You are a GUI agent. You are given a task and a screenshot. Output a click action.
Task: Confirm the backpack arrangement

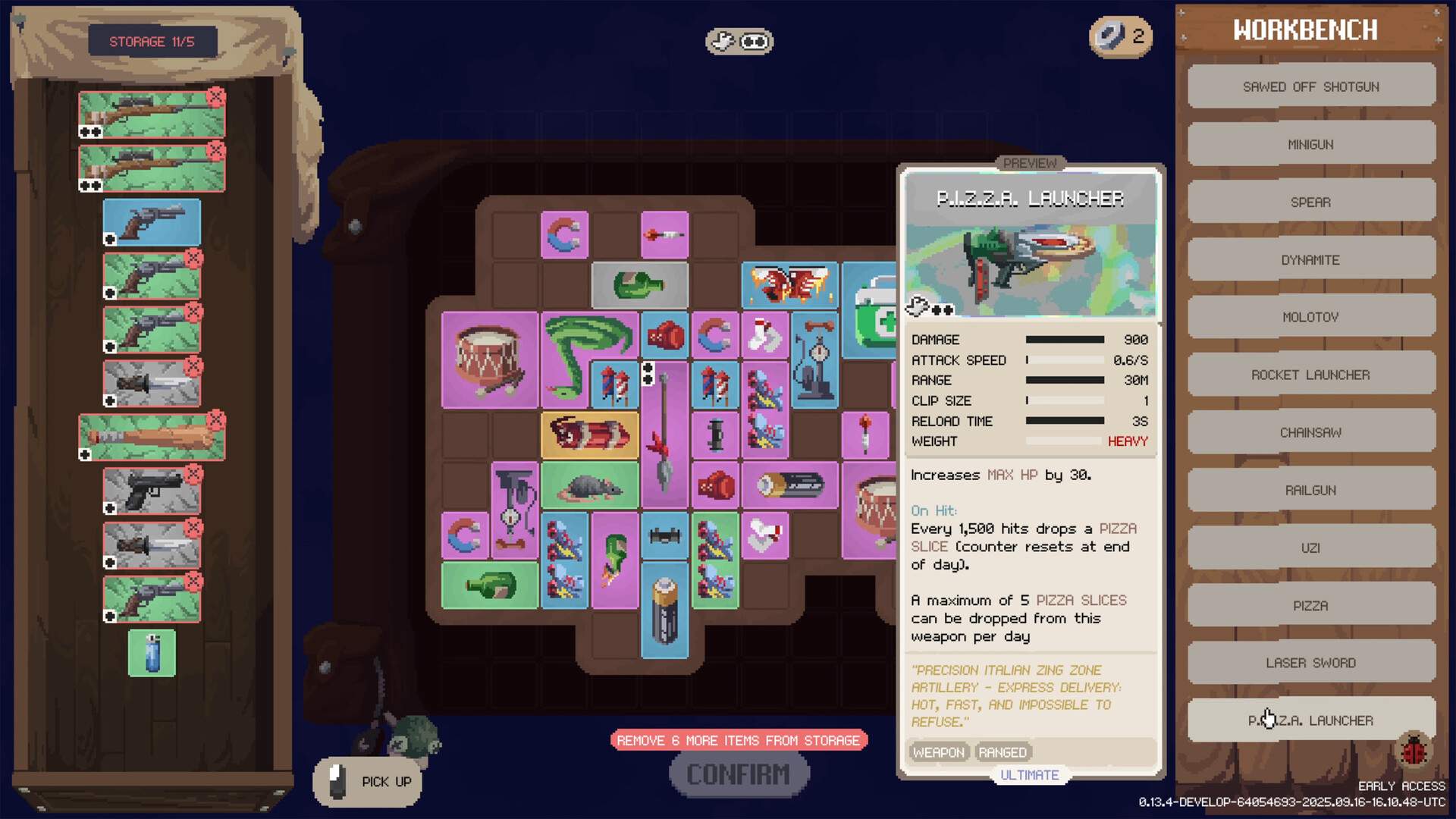click(739, 774)
